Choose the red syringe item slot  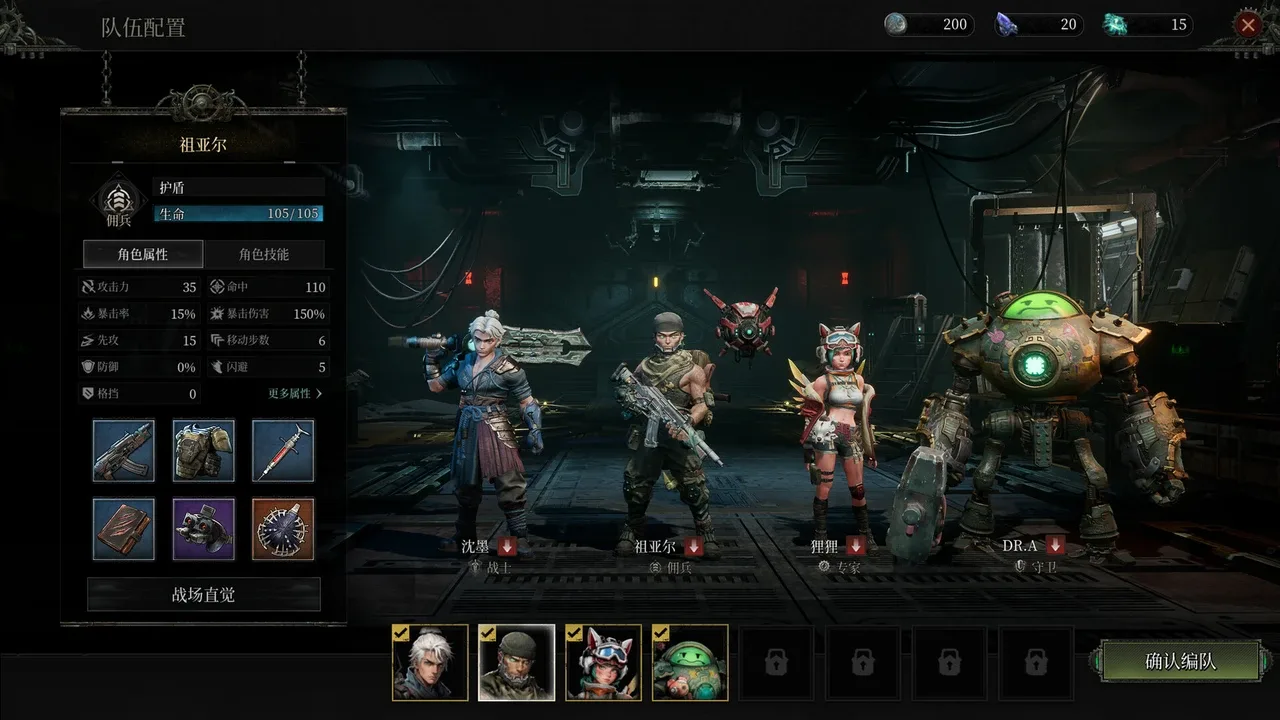point(283,450)
